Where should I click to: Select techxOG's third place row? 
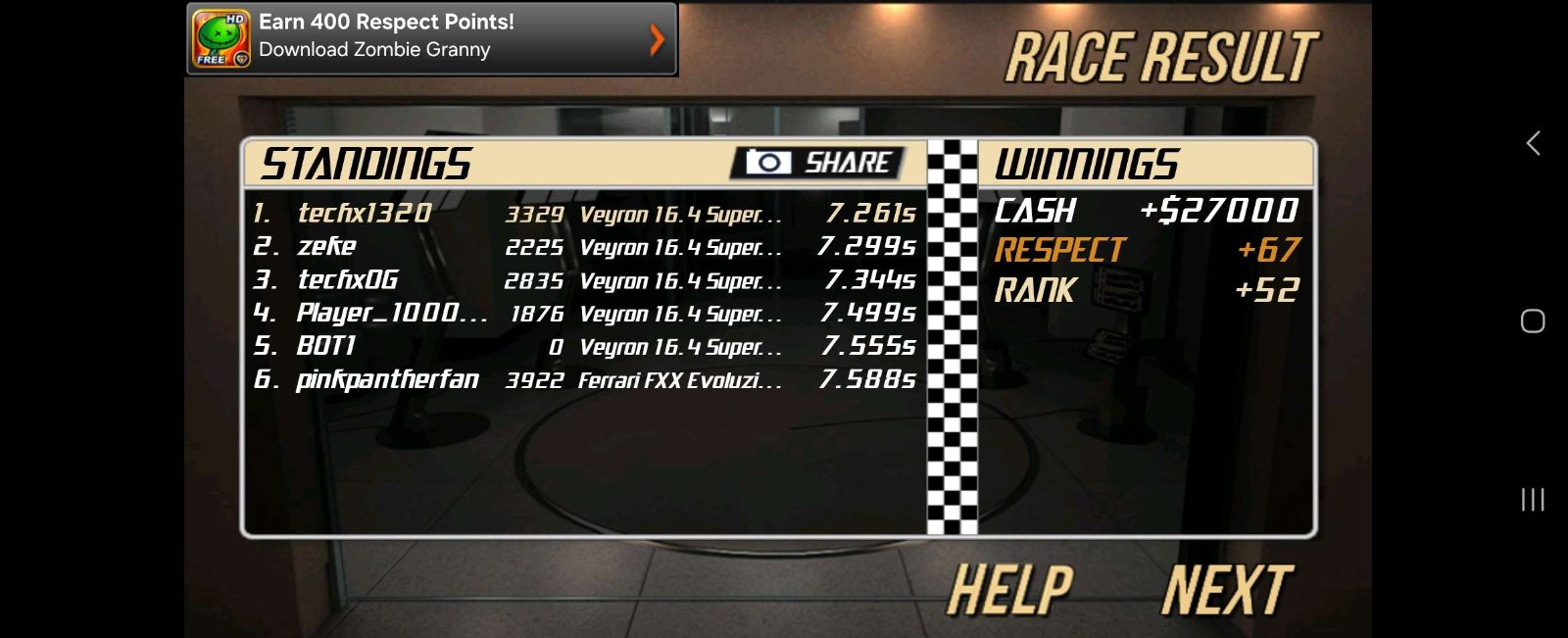[584, 280]
